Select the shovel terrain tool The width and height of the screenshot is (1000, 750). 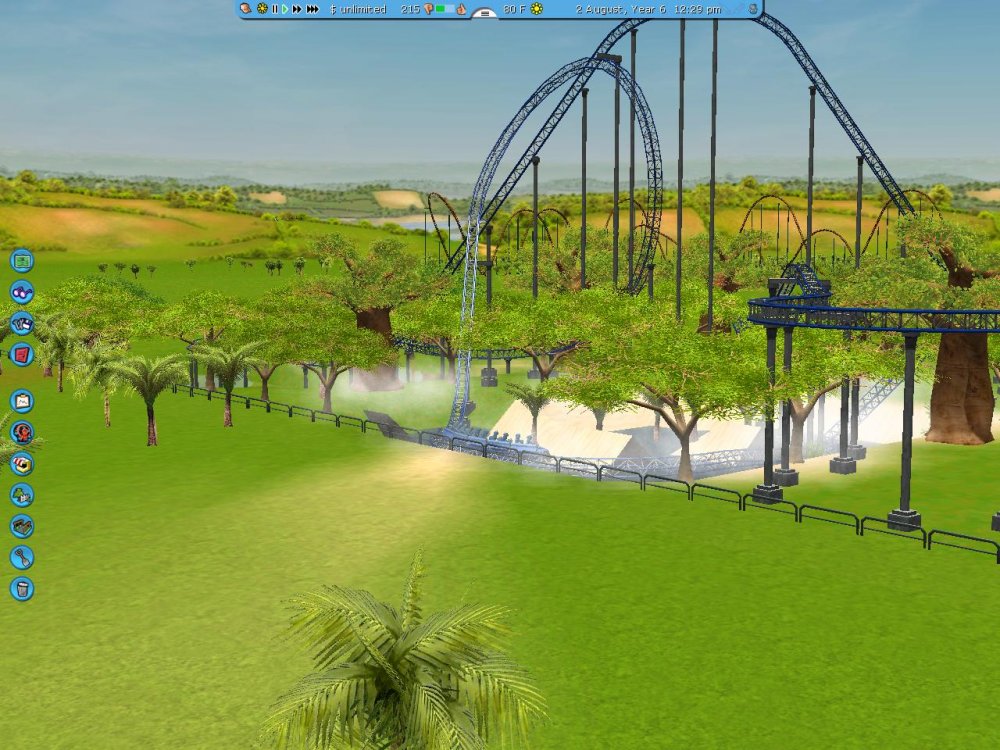click(22, 557)
